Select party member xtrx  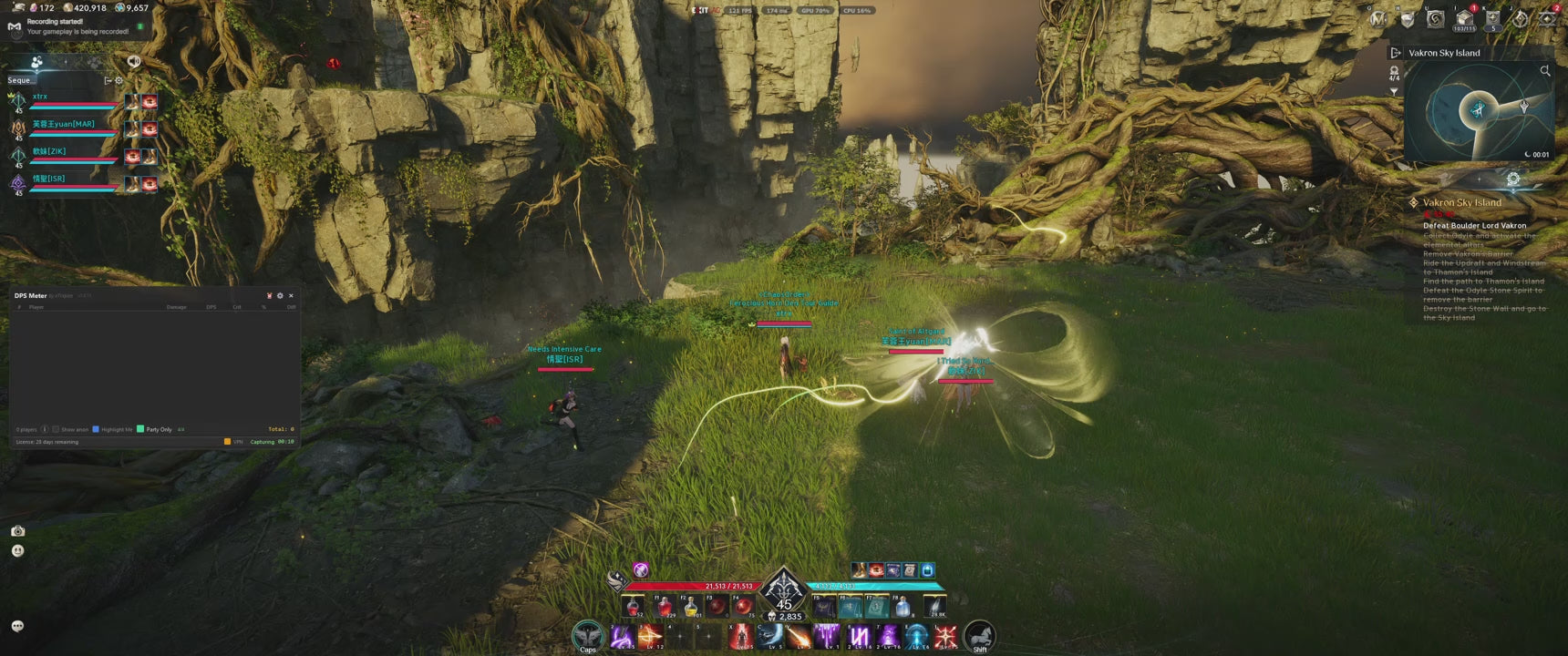tap(40, 97)
